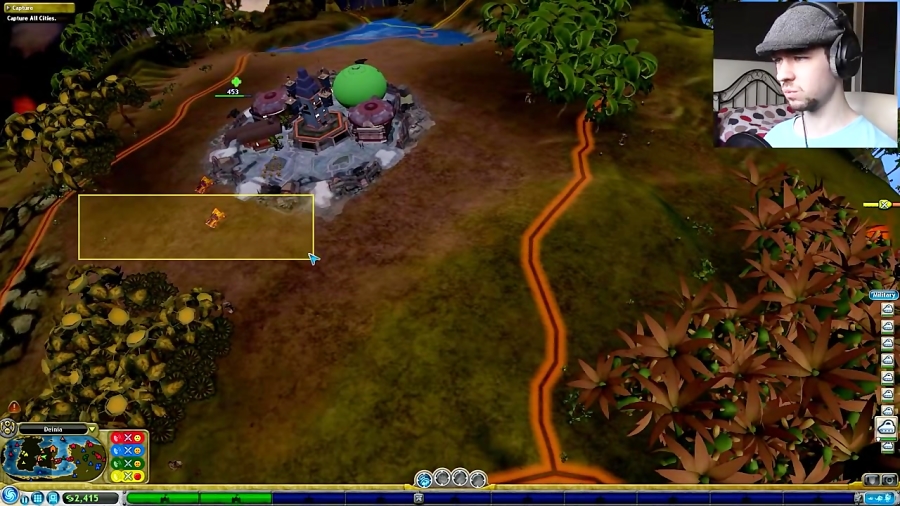
Task: Expand the Deinia planet name dropdown
Action: (92, 429)
